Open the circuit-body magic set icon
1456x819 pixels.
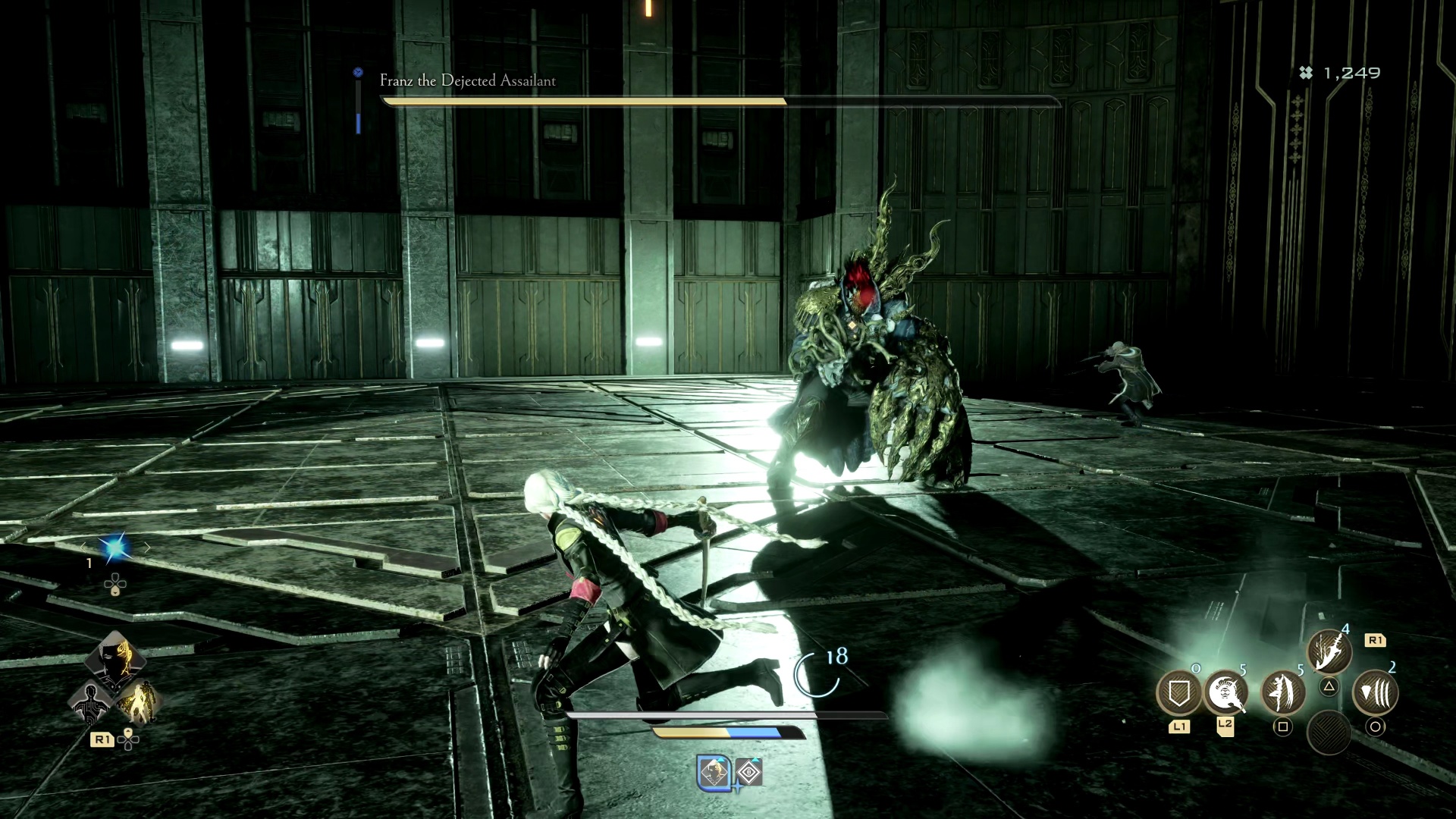pos(91,704)
